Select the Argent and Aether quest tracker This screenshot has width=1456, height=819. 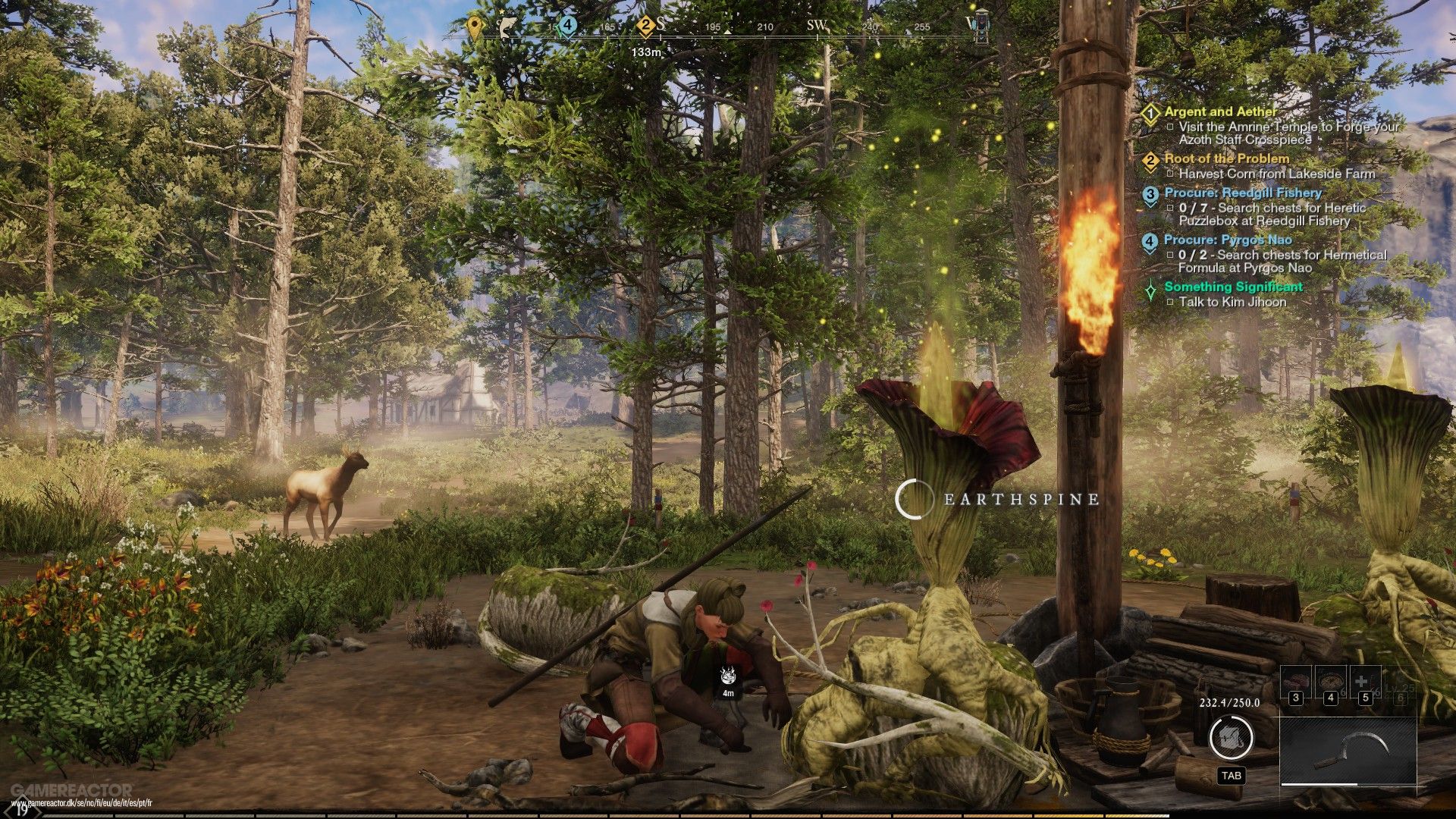[1220, 111]
